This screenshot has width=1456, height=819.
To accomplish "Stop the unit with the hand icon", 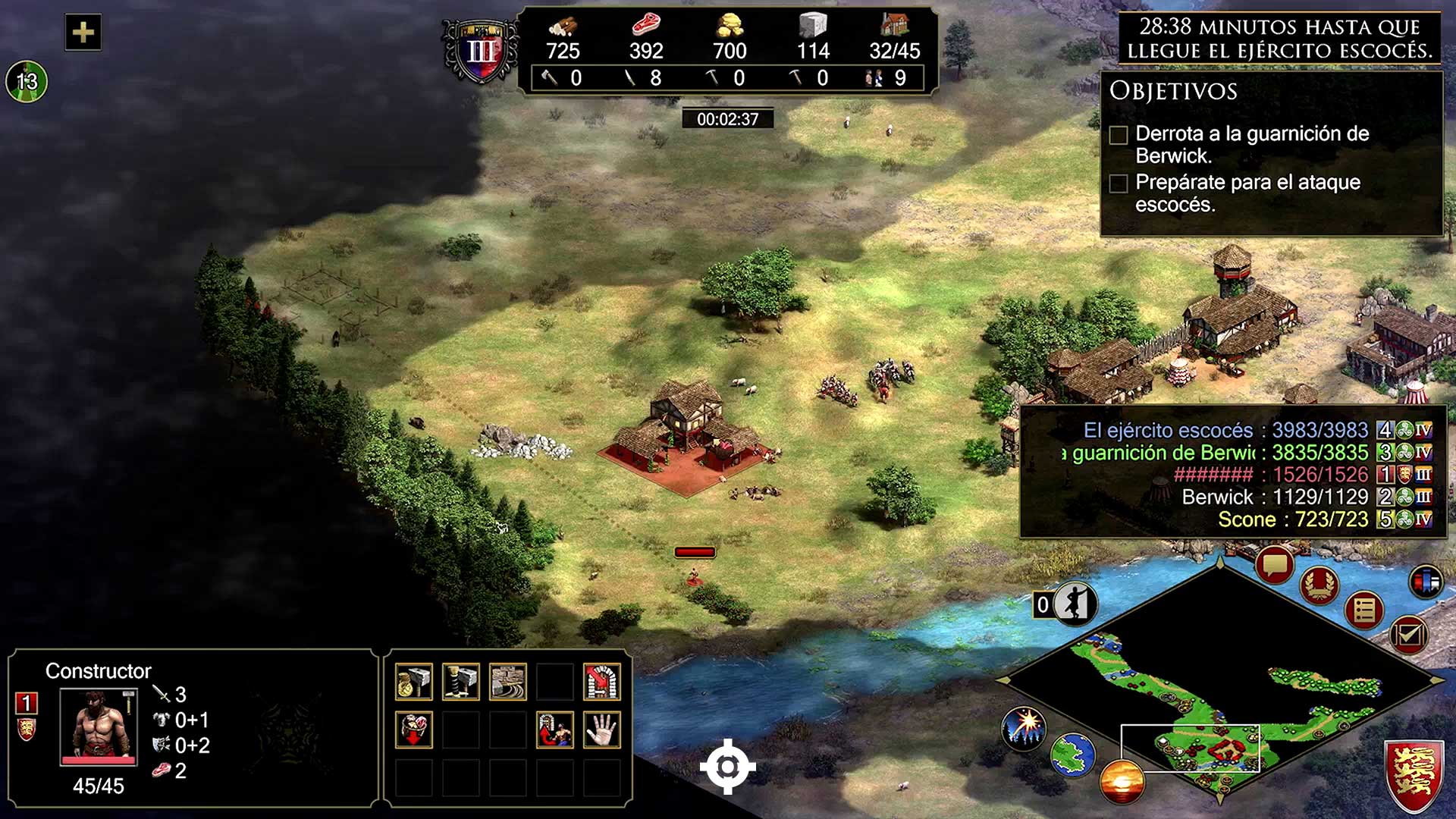I will [x=602, y=730].
